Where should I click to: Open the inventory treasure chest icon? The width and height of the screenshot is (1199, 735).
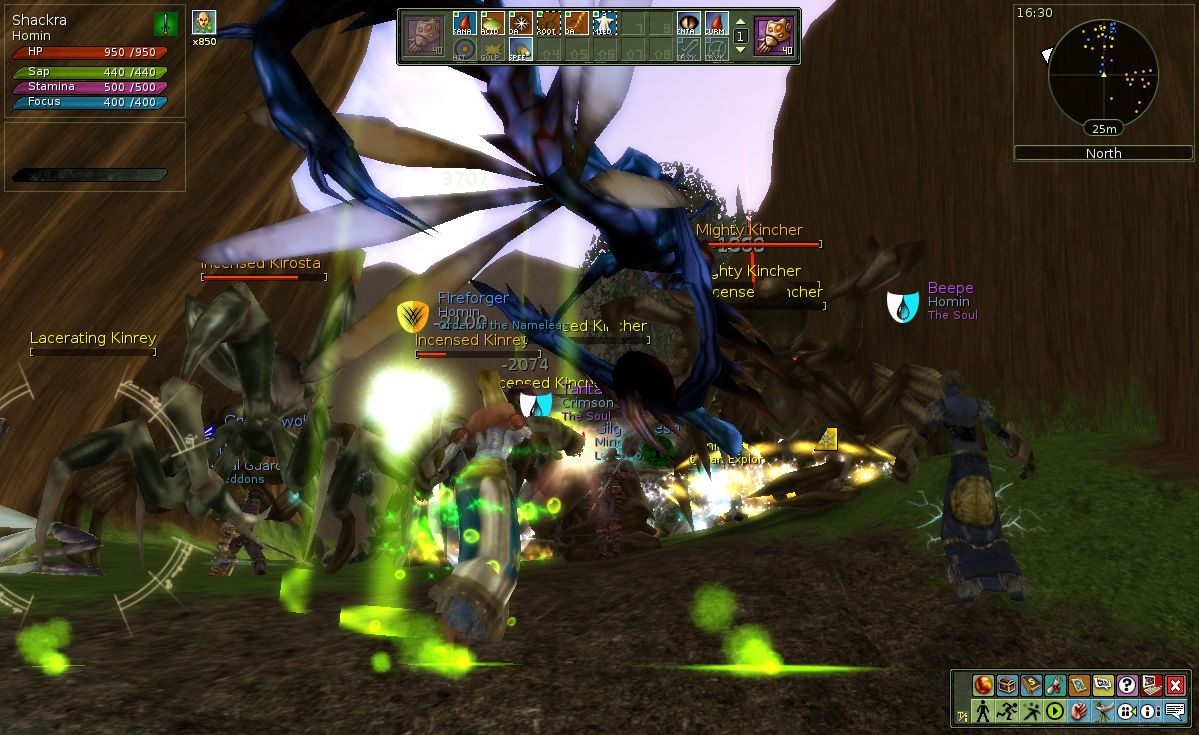[1008, 686]
